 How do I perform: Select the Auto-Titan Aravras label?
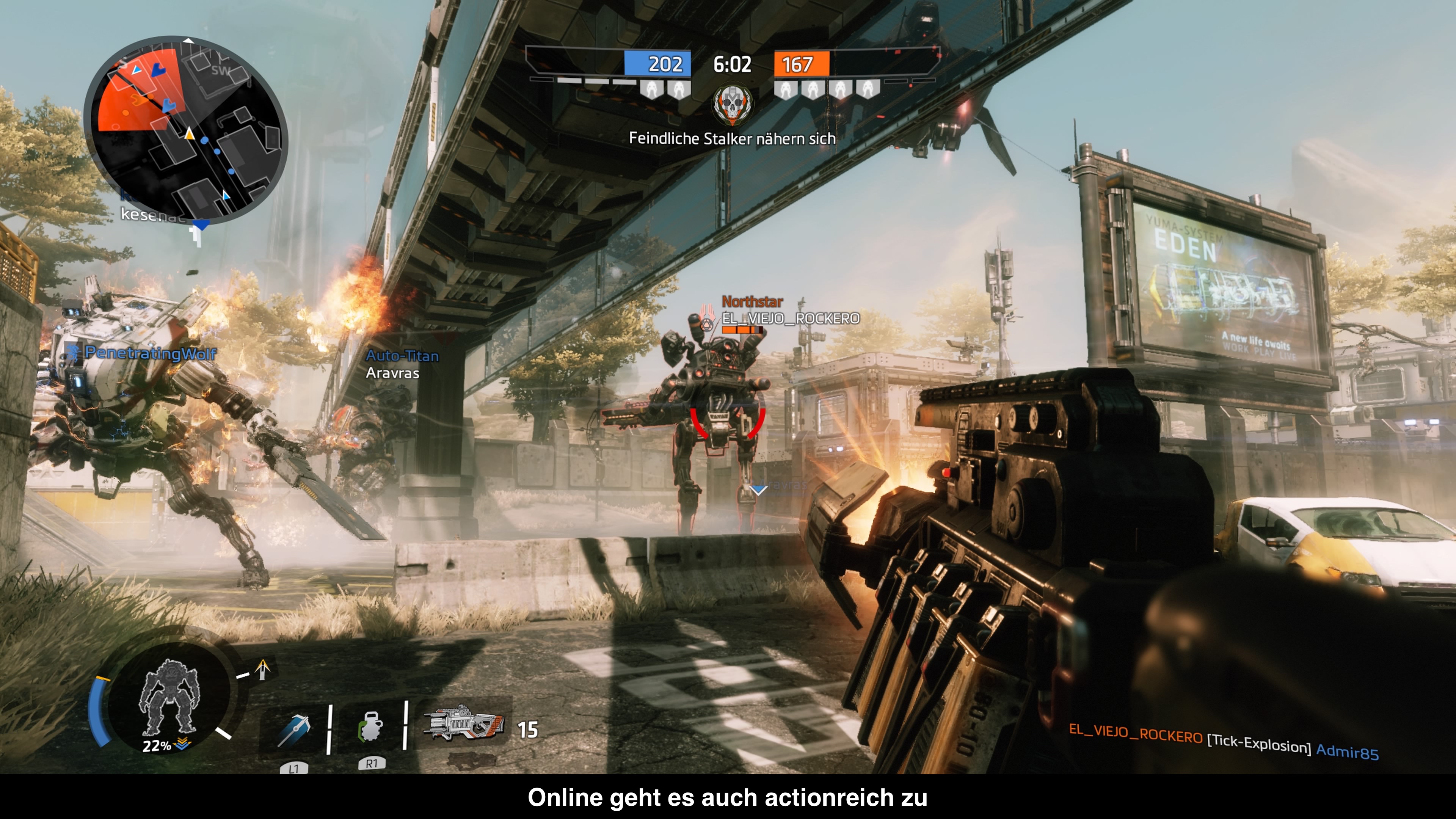coord(402,364)
